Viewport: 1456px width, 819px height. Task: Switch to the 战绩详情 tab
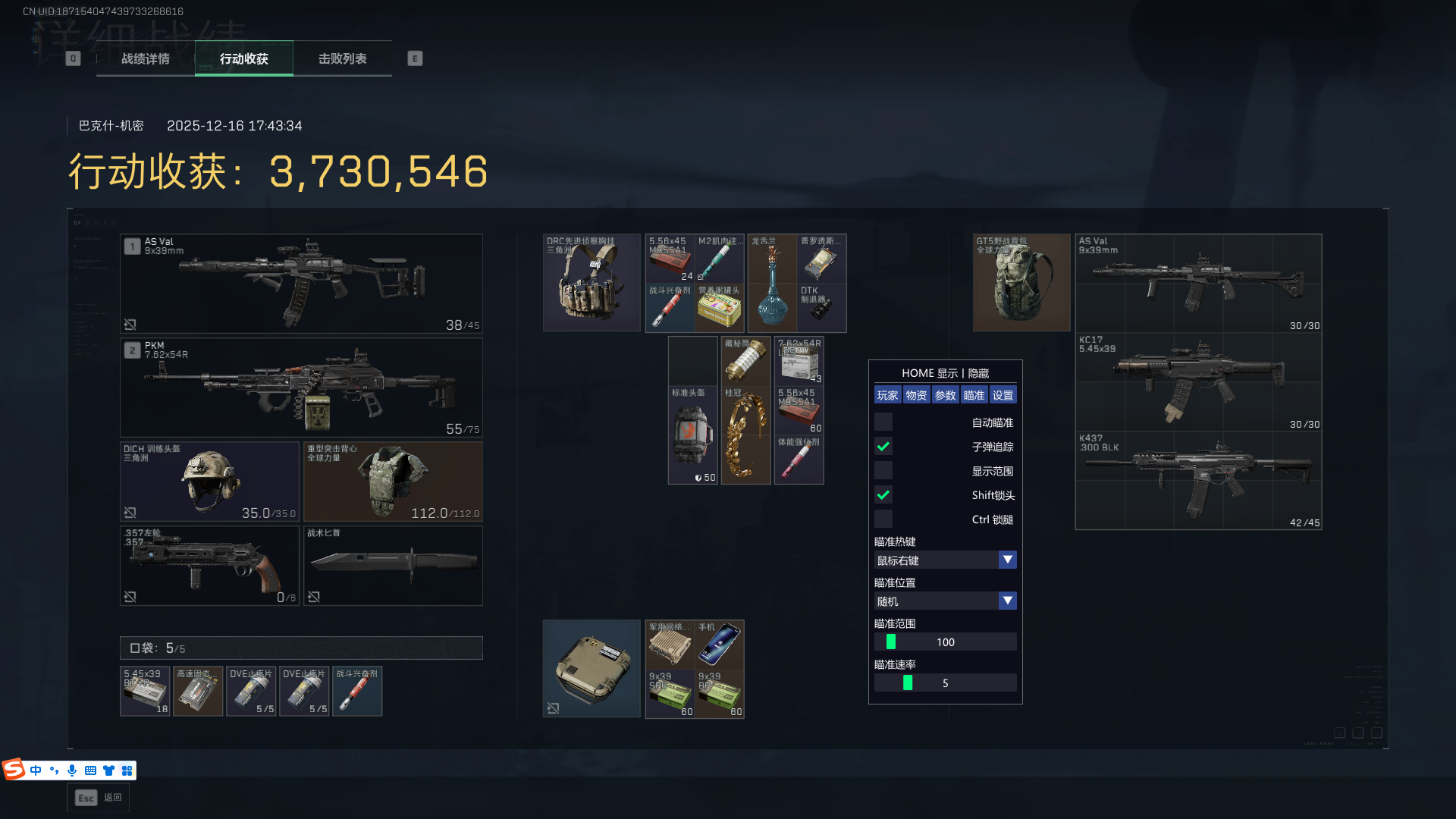(146, 58)
